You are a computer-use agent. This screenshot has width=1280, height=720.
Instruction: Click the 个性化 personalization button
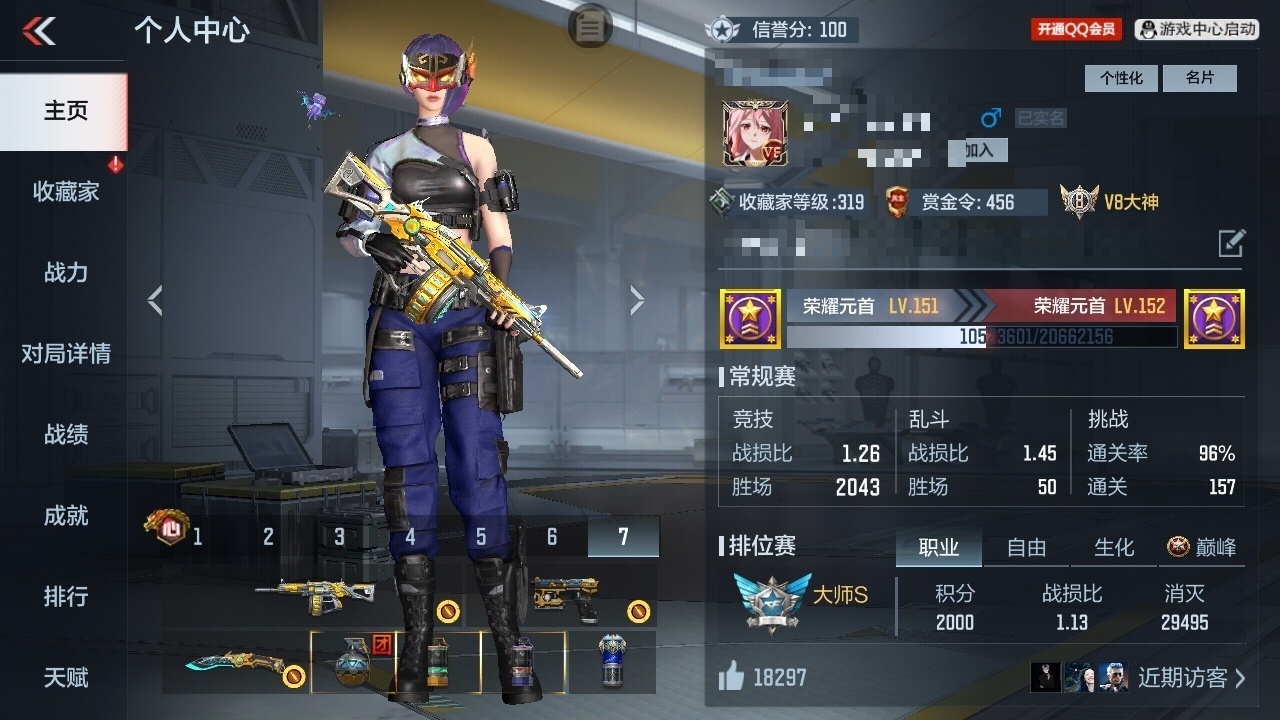1121,78
